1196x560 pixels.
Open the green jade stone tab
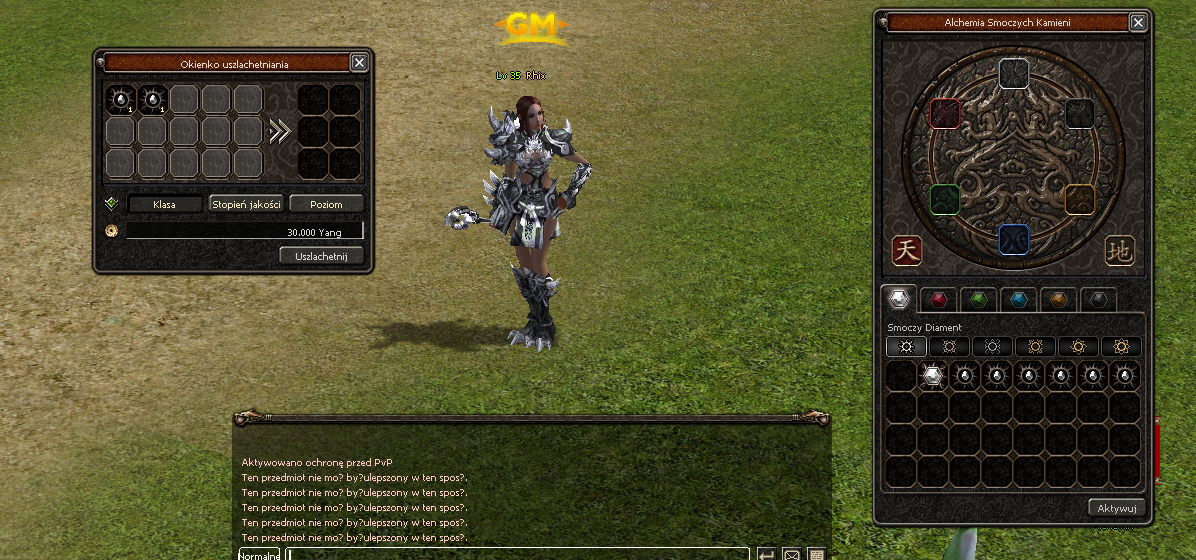[x=979, y=298]
